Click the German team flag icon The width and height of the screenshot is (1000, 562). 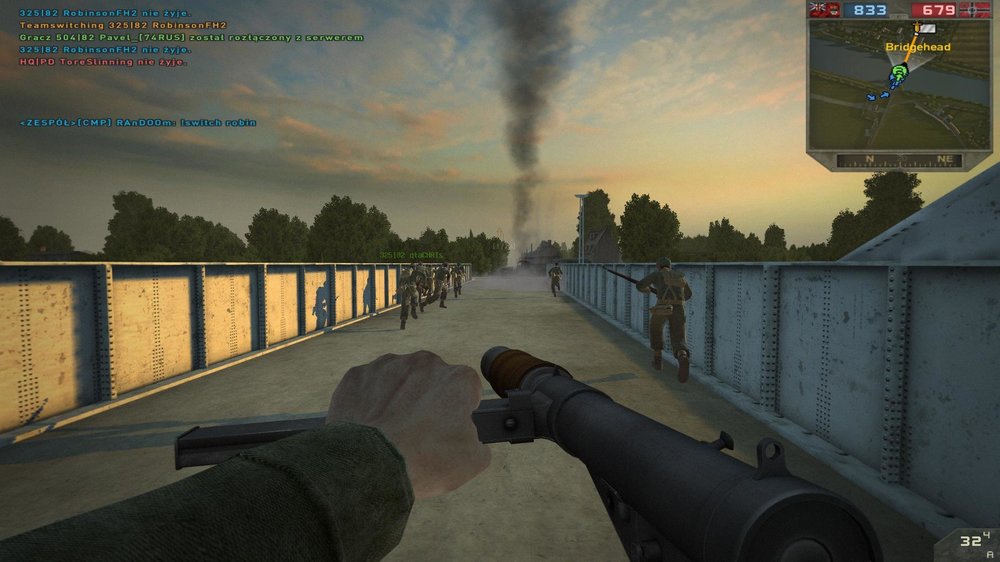coord(976,10)
